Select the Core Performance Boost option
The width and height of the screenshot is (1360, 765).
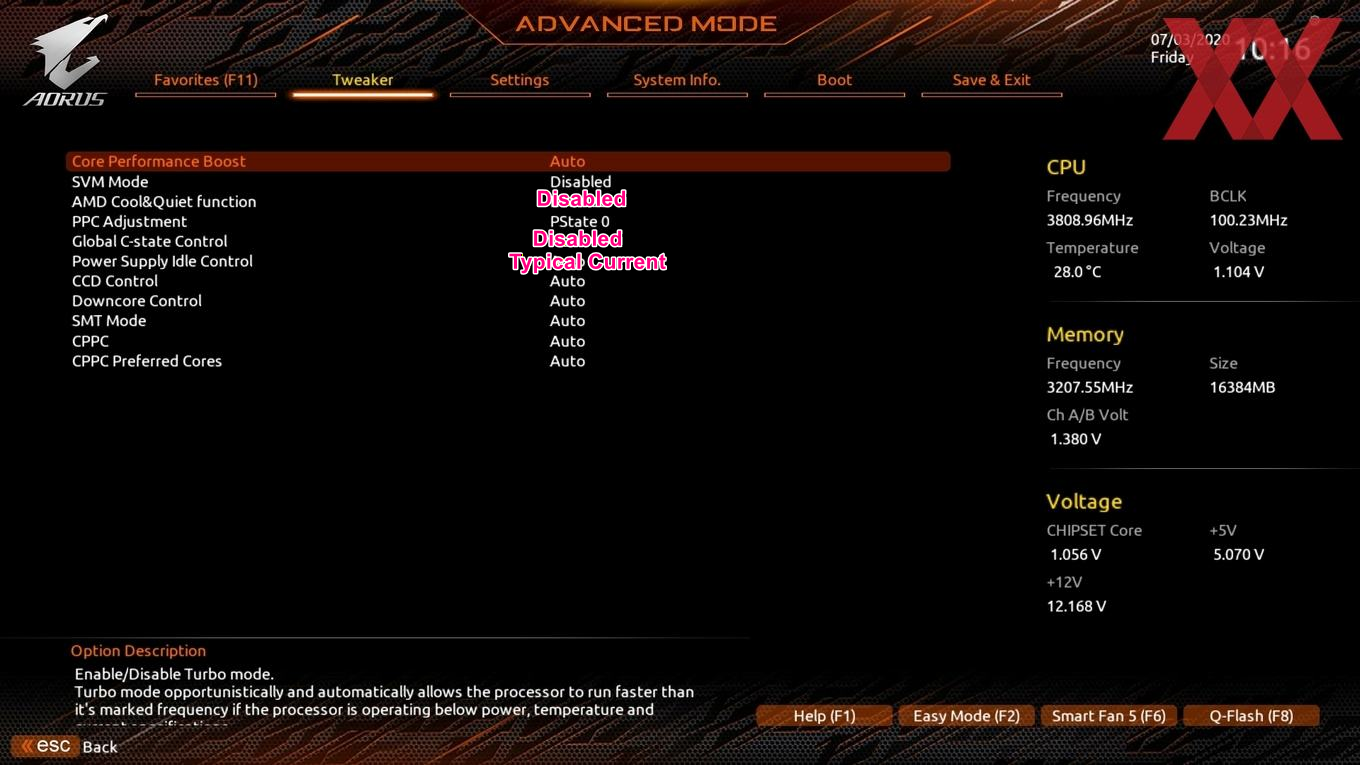tap(159, 161)
